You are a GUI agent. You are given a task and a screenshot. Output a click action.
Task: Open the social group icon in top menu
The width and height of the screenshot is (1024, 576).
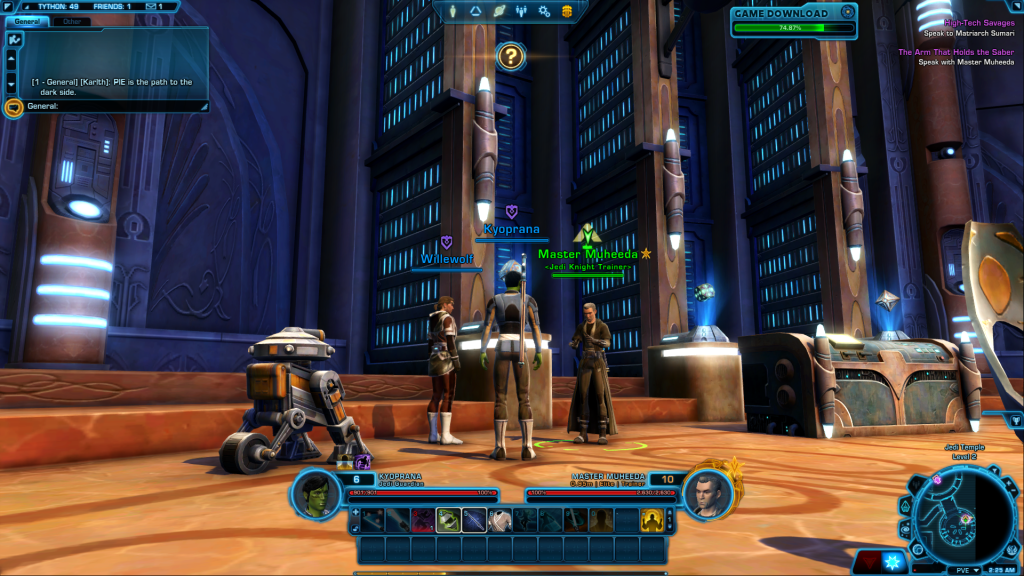coord(521,11)
